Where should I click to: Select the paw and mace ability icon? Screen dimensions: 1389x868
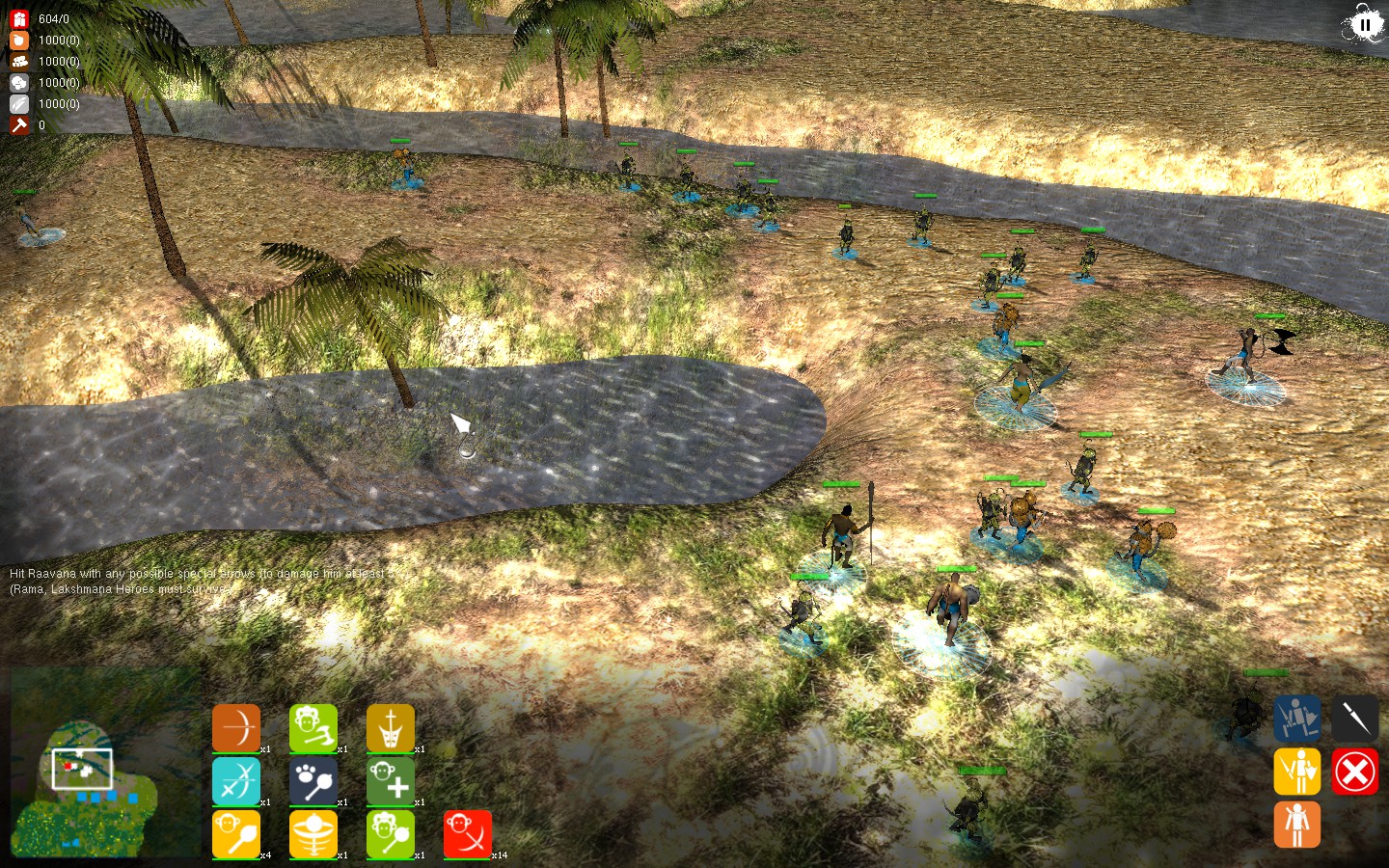click(x=313, y=781)
